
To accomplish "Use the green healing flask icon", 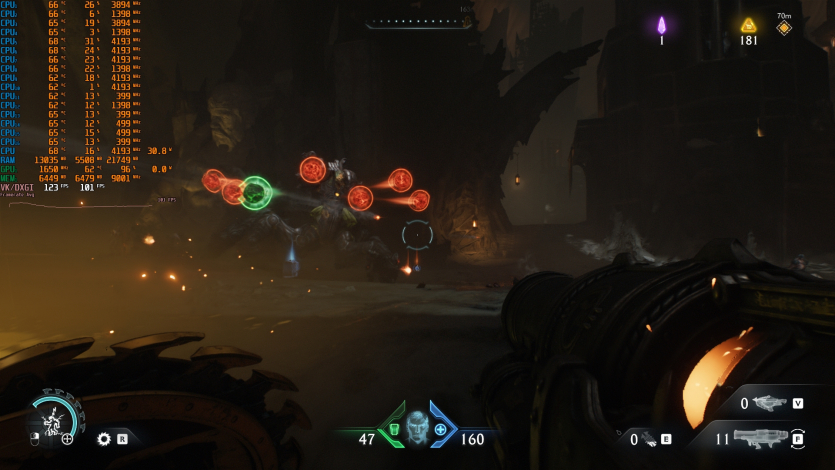I will tap(393, 430).
